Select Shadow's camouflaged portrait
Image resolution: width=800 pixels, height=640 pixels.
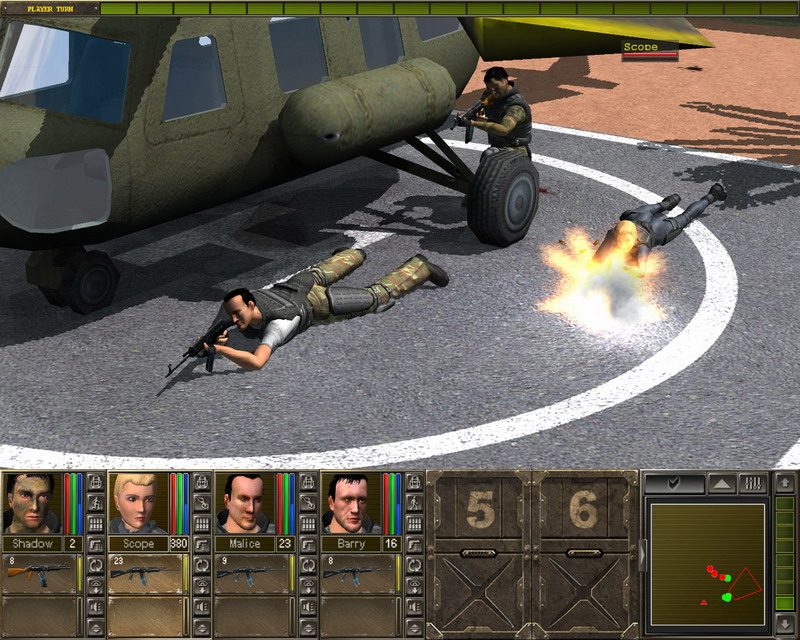point(31,503)
